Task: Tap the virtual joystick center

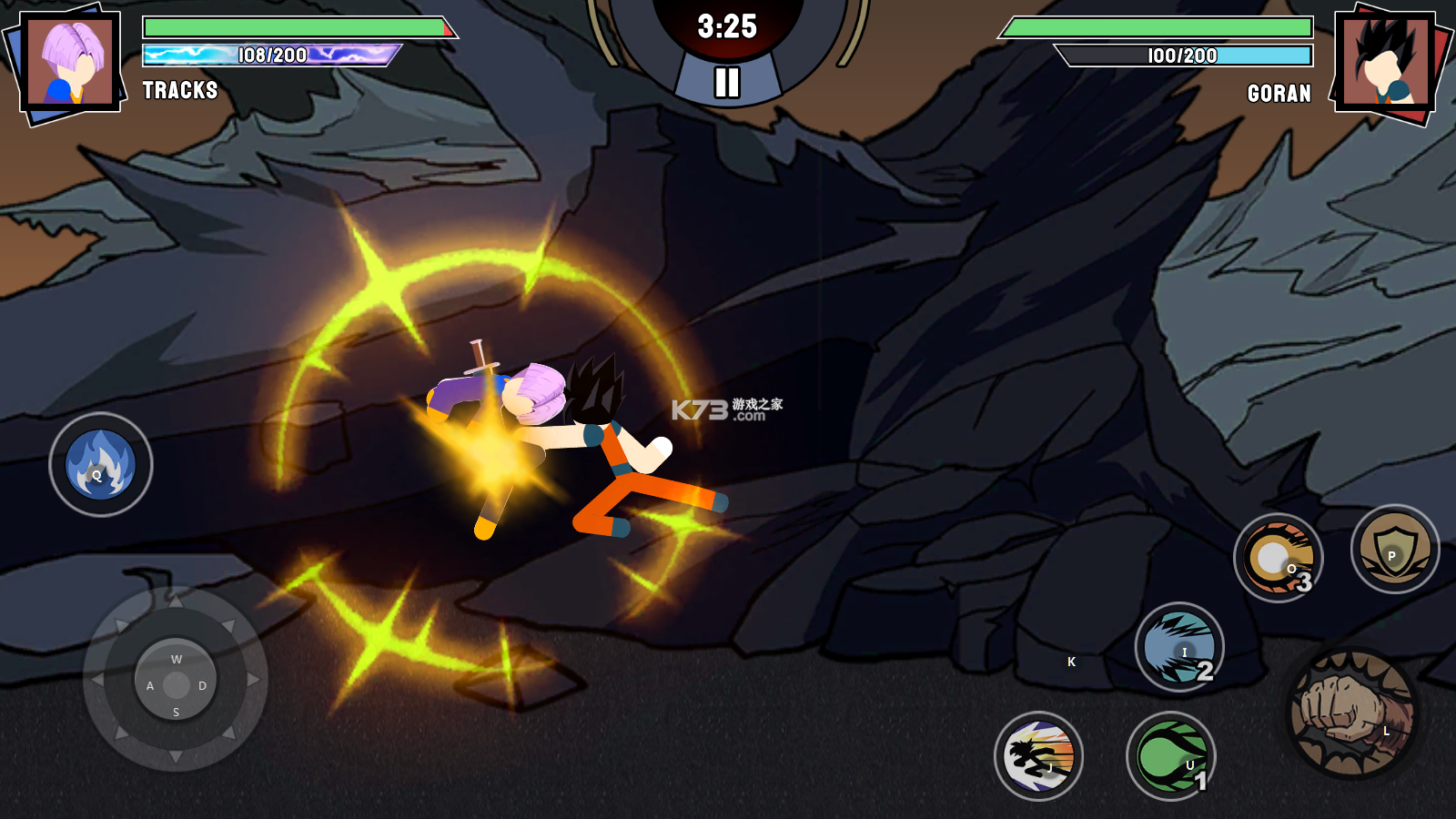Action: tap(176, 684)
